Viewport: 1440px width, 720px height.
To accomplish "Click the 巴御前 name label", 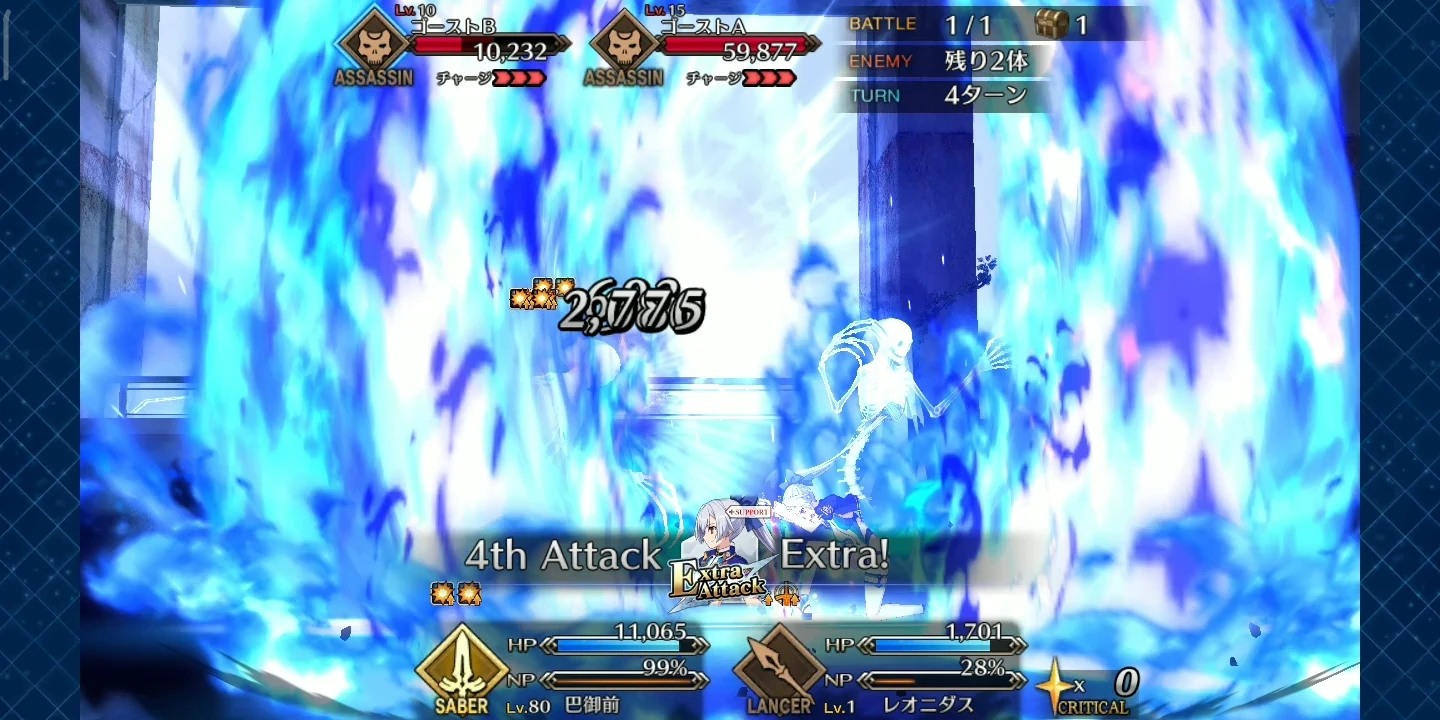I will pos(593,704).
